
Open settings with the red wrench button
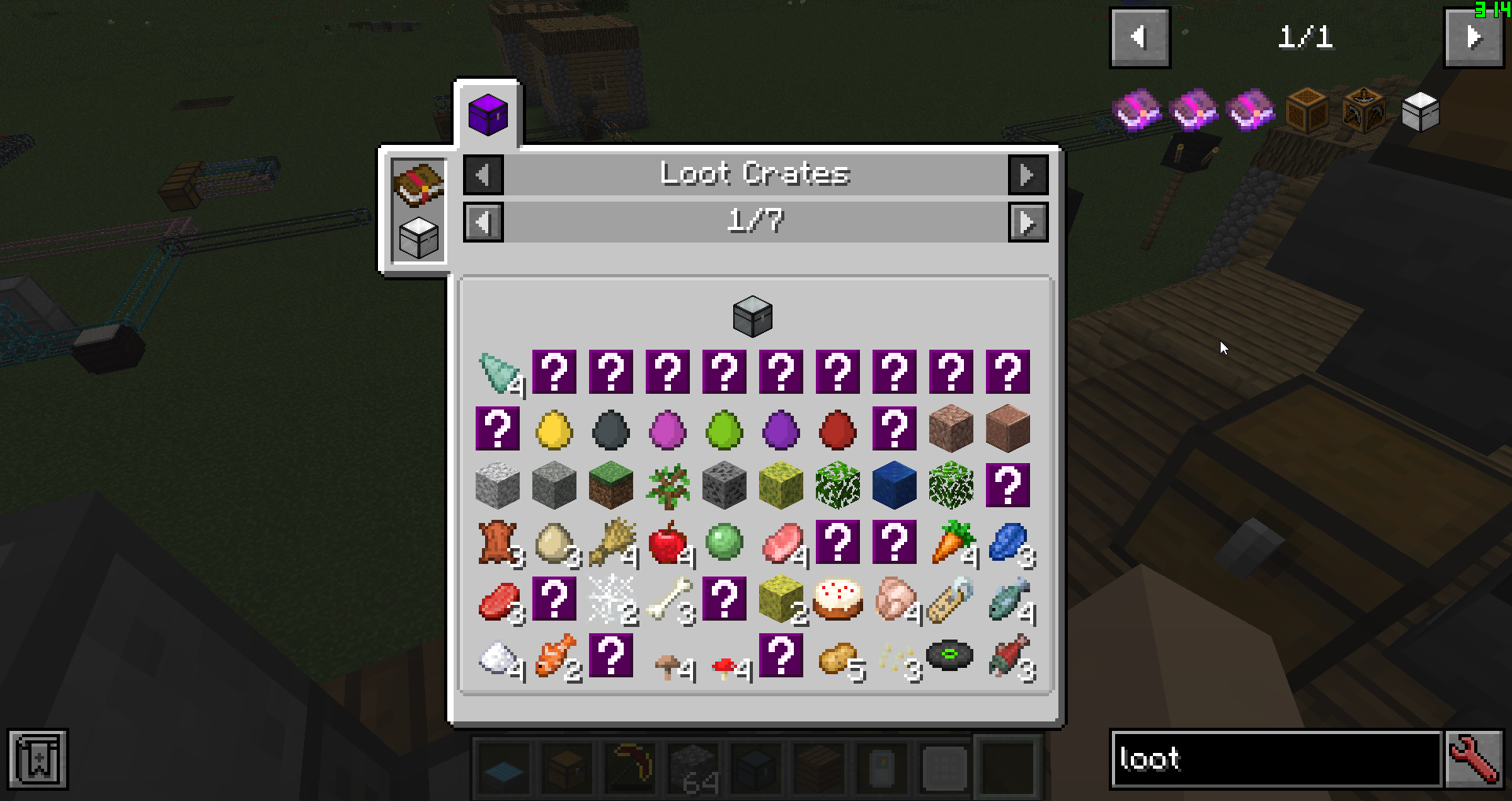tap(1474, 759)
